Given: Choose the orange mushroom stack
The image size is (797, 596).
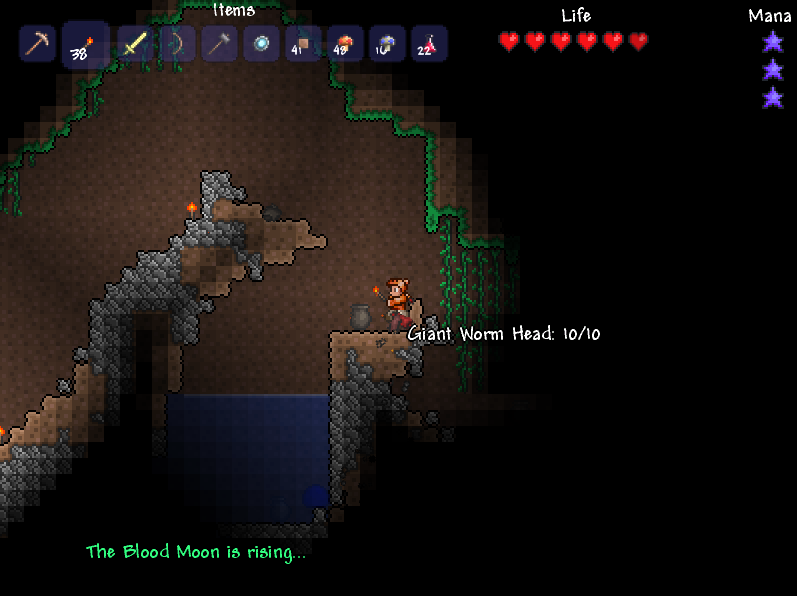Looking at the screenshot, I should tap(345, 44).
